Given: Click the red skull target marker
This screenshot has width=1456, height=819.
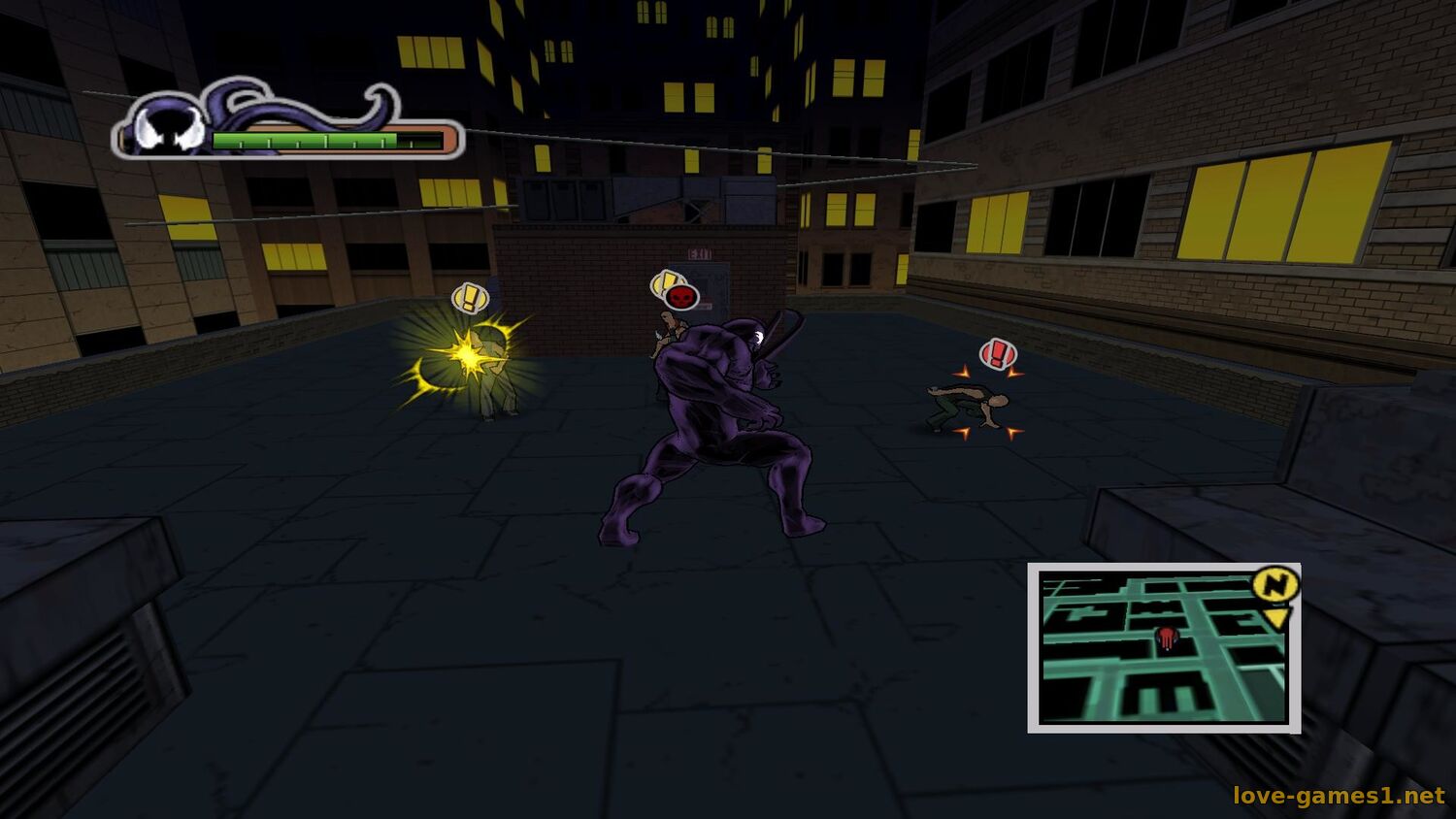Looking at the screenshot, I should [x=682, y=296].
